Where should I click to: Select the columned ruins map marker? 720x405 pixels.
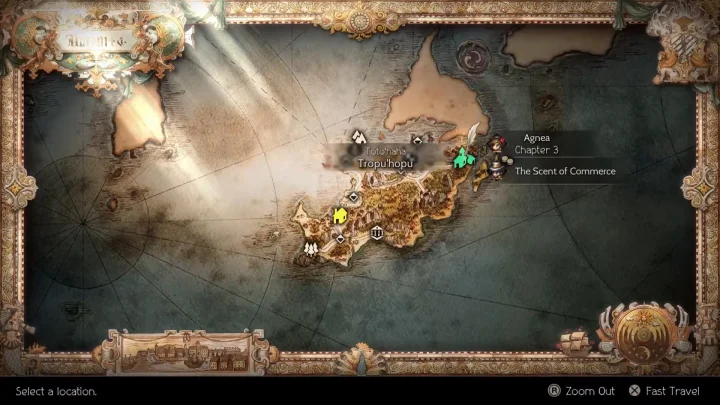tap(377, 232)
